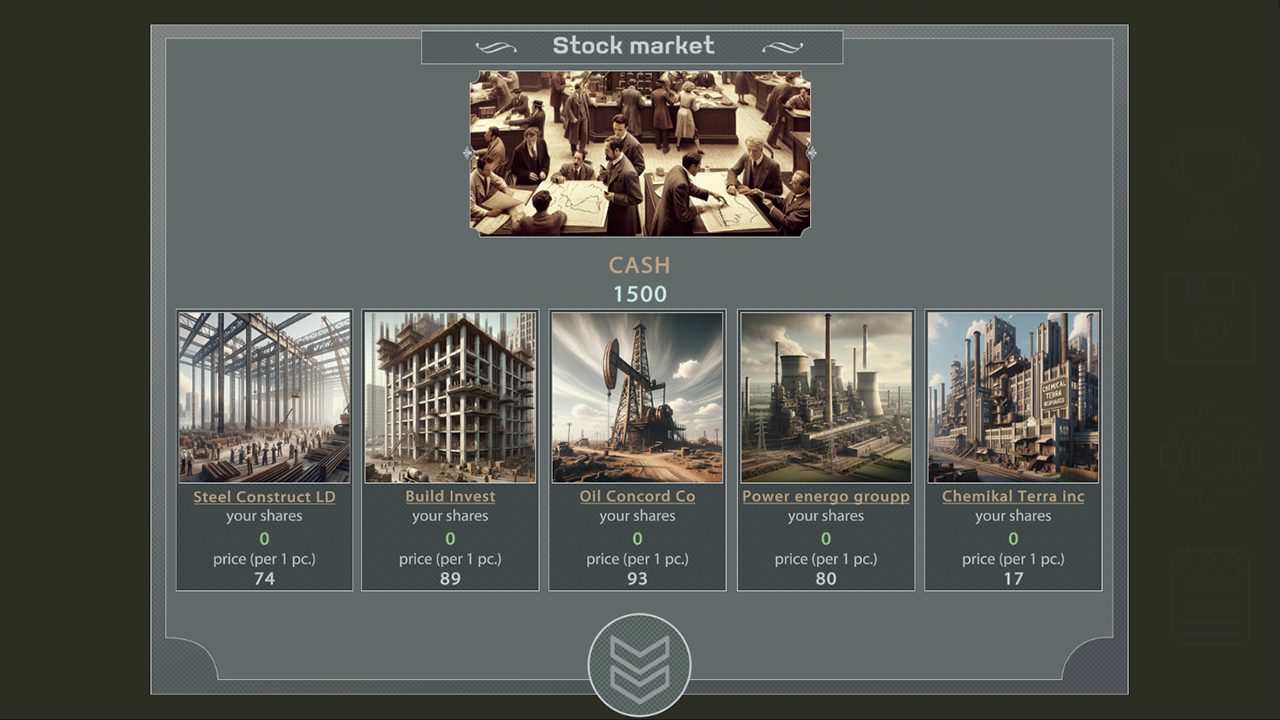Click the CASH amount showing 1500

[639, 294]
